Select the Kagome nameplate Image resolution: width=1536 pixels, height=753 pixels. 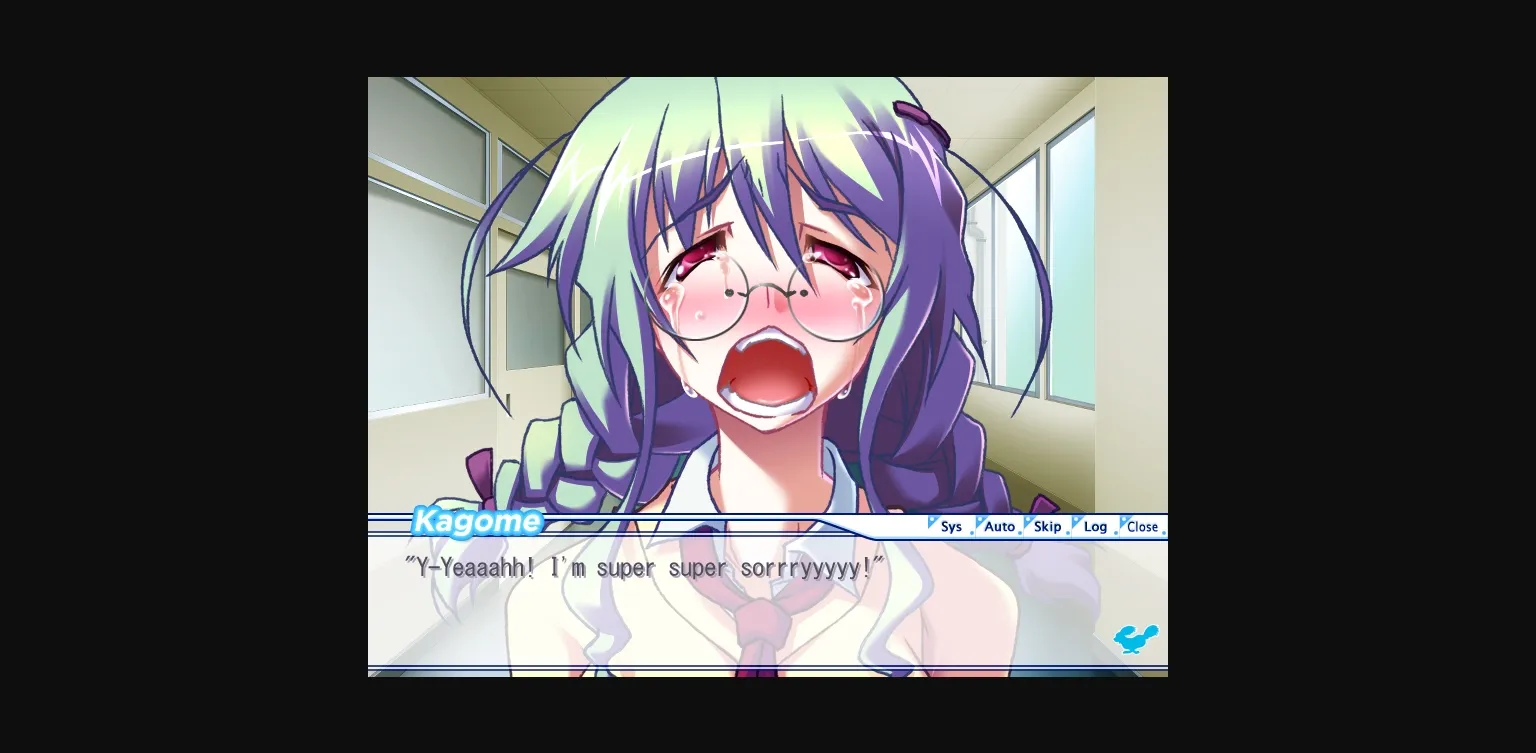click(477, 521)
